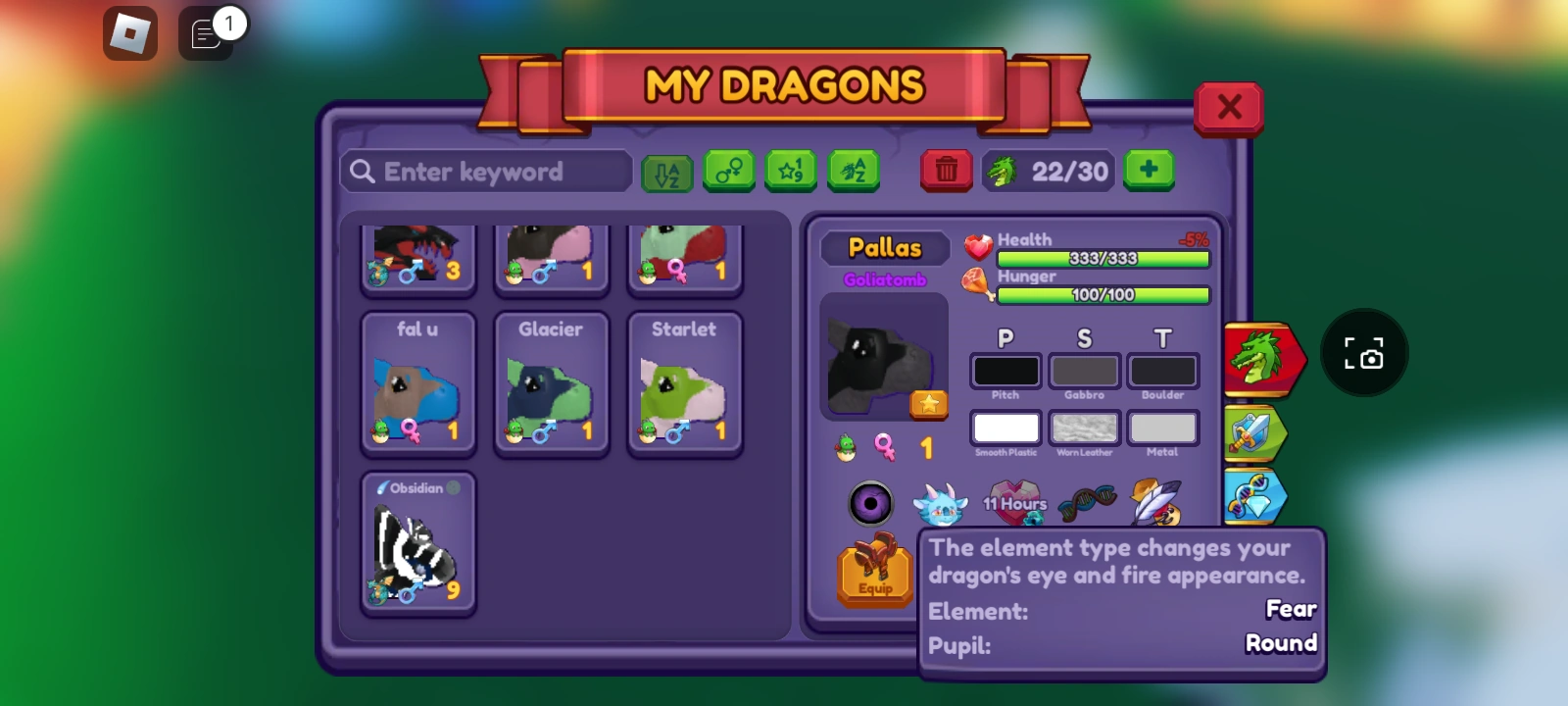Click the Enter keyword search field
The height and width of the screenshot is (706, 1568).
[x=485, y=172]
